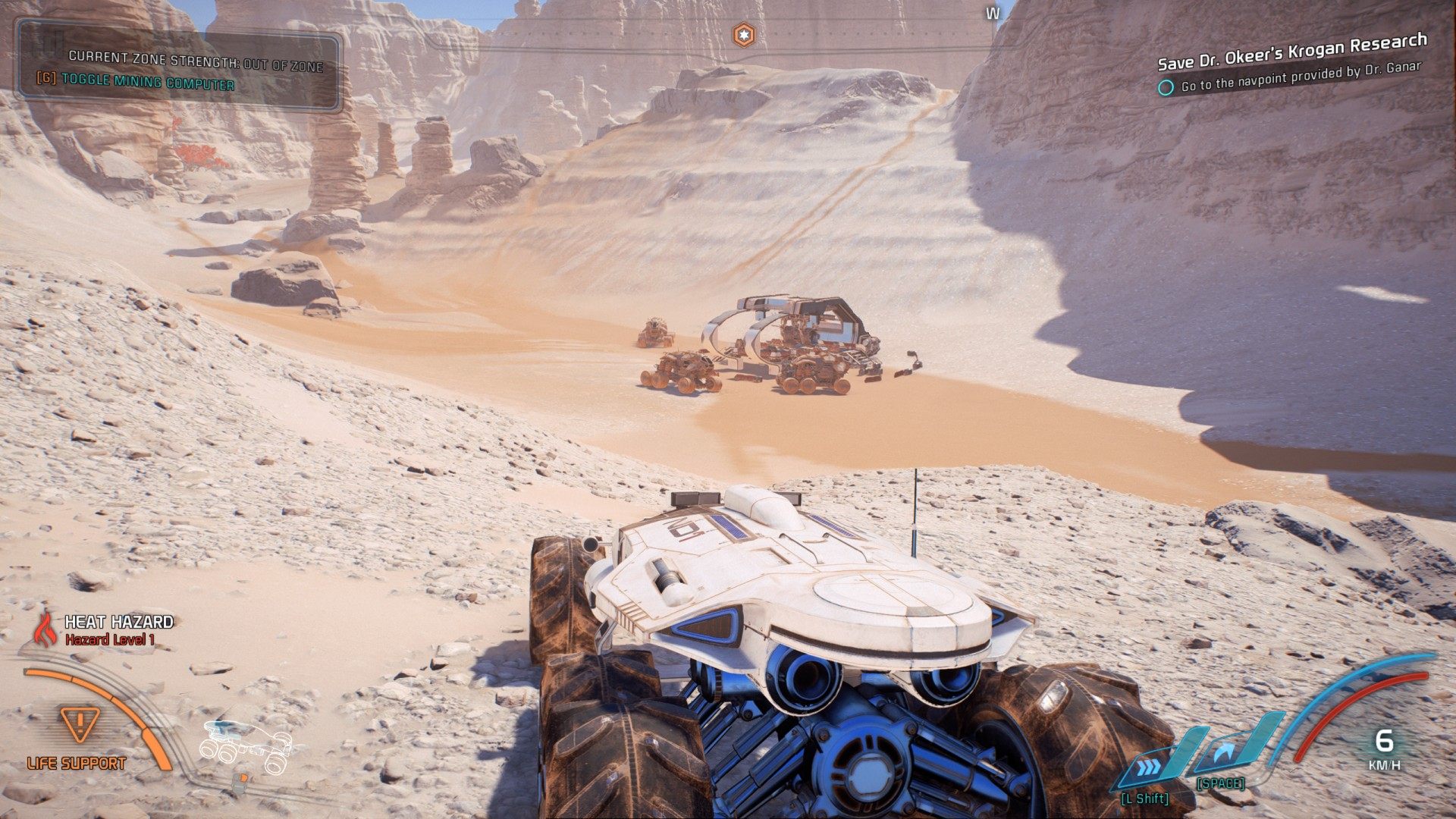Click the Nomad vehicle status icon
Image resolution: width=1456 pixels, height=819 pixels.
246,748
